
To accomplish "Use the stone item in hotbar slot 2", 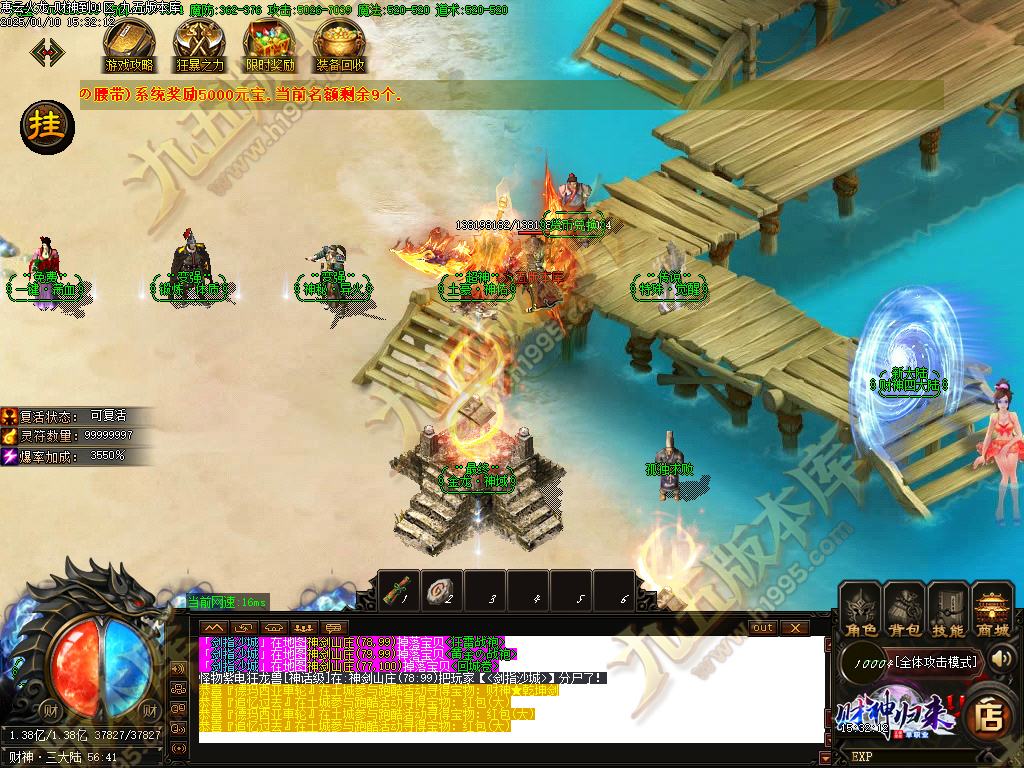I will click(x=443, y=590).
